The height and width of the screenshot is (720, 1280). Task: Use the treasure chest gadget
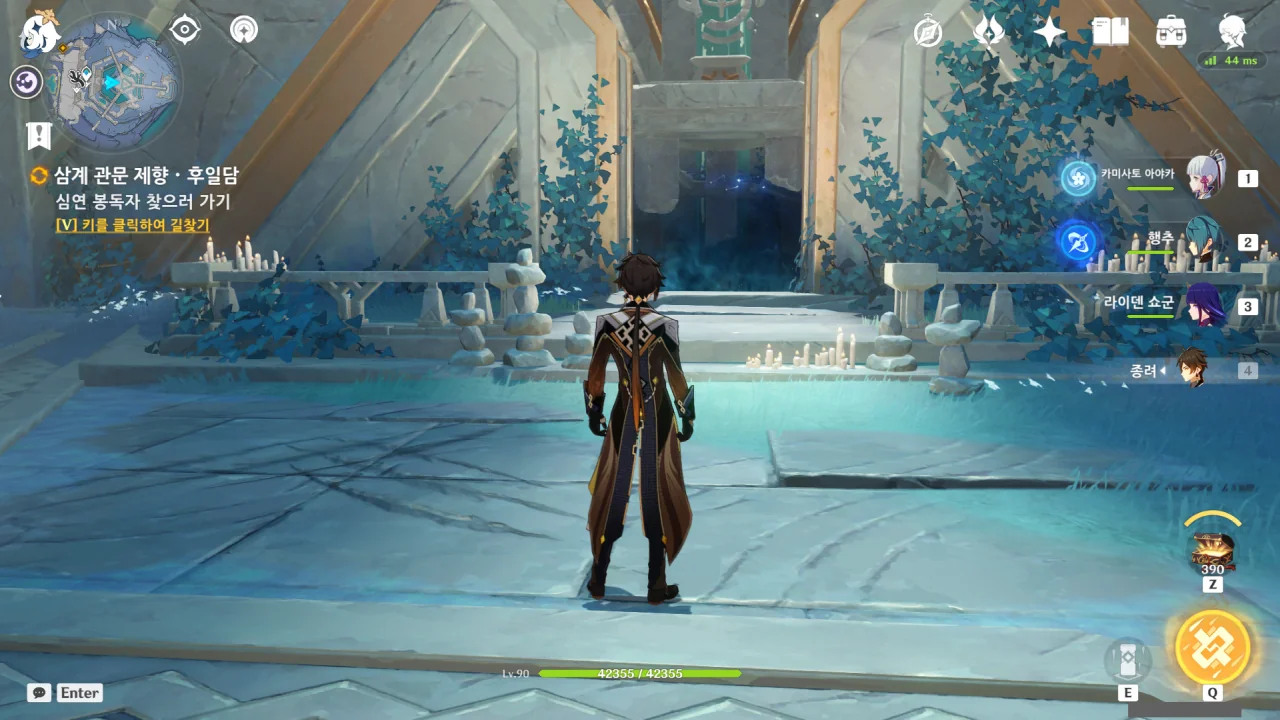tap(1212, 551)
